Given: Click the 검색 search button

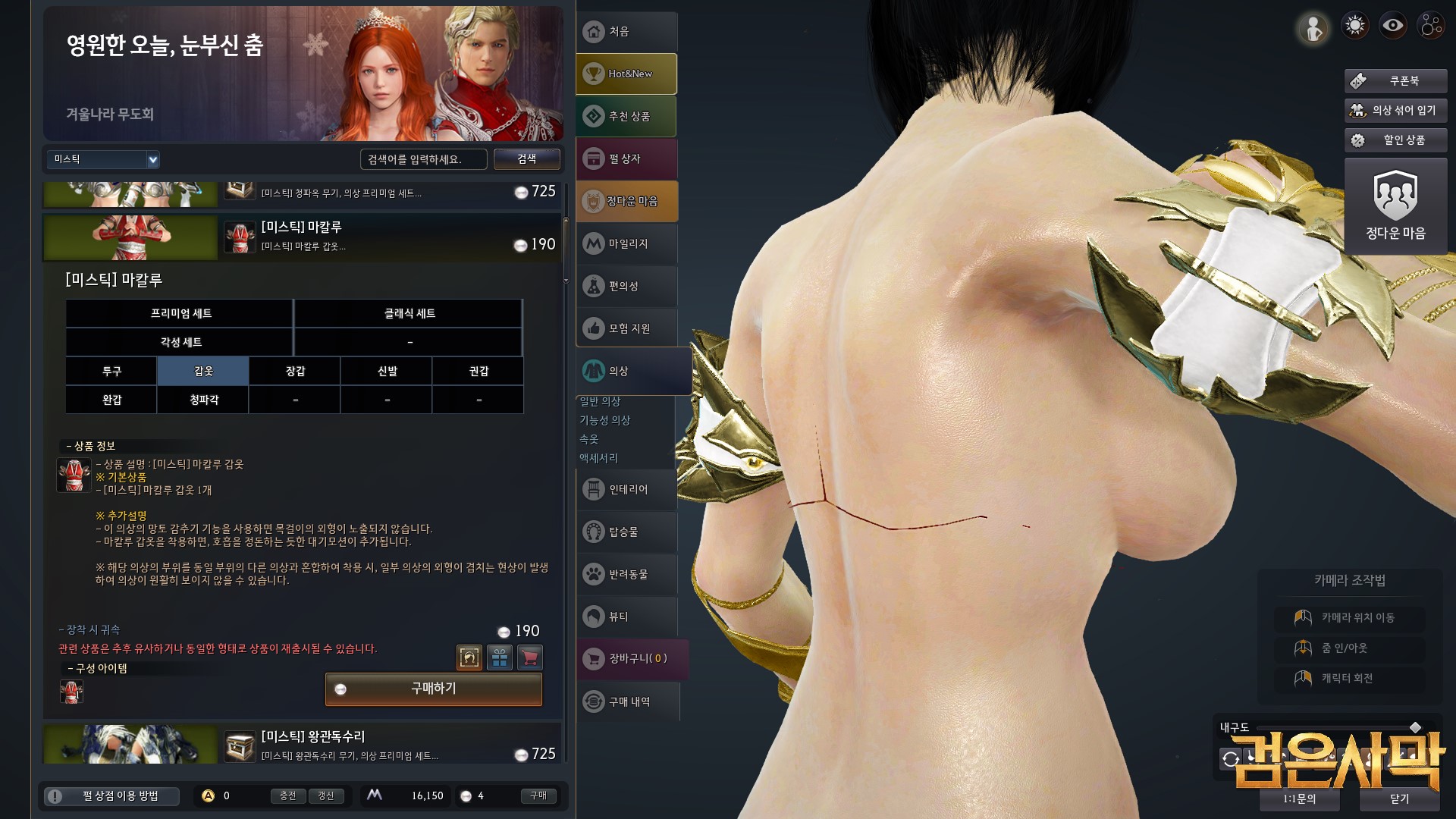Looking at the screenshot, I should click(x=526, y=159).
